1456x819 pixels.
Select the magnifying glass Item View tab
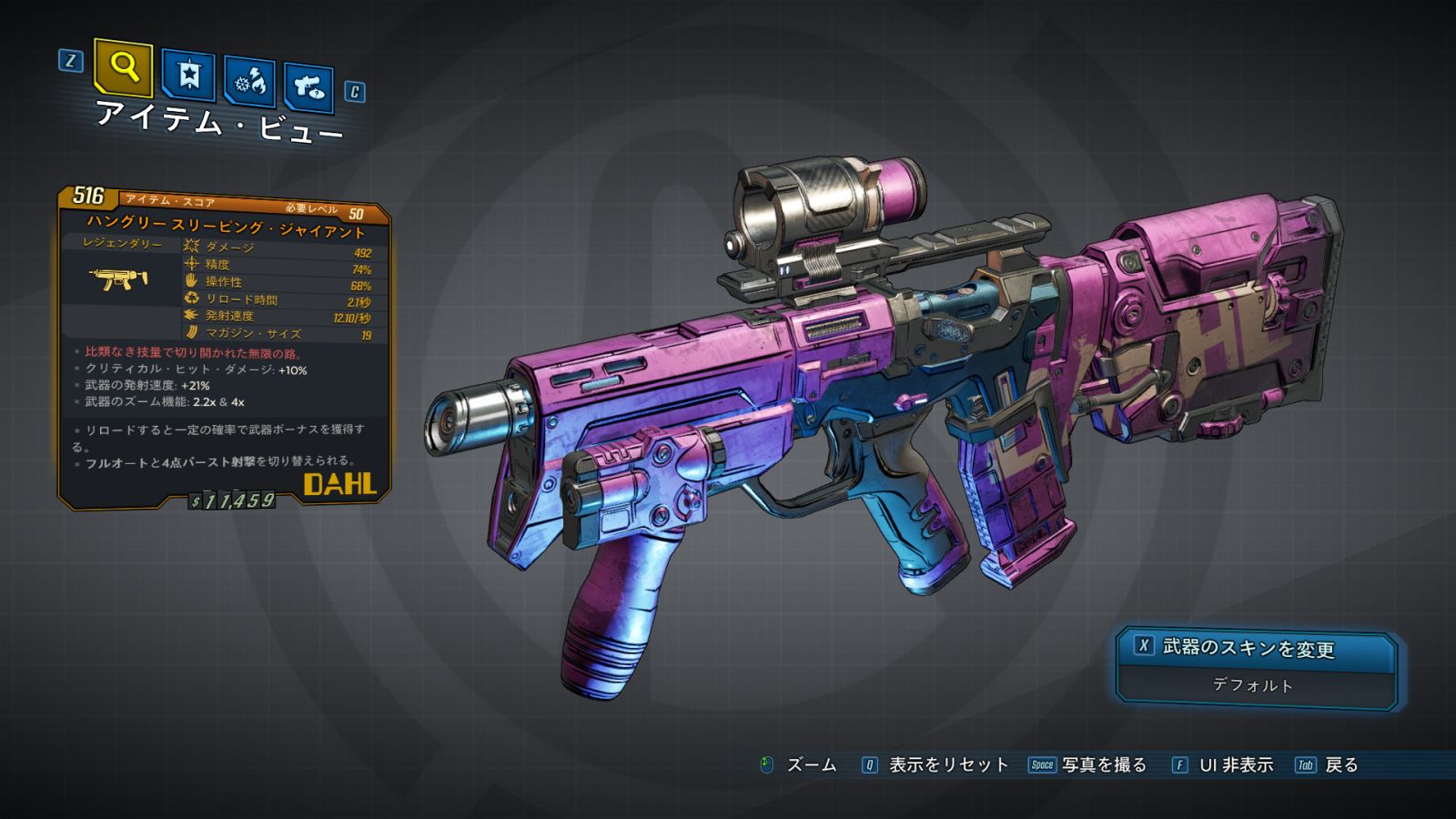[123, 67]
